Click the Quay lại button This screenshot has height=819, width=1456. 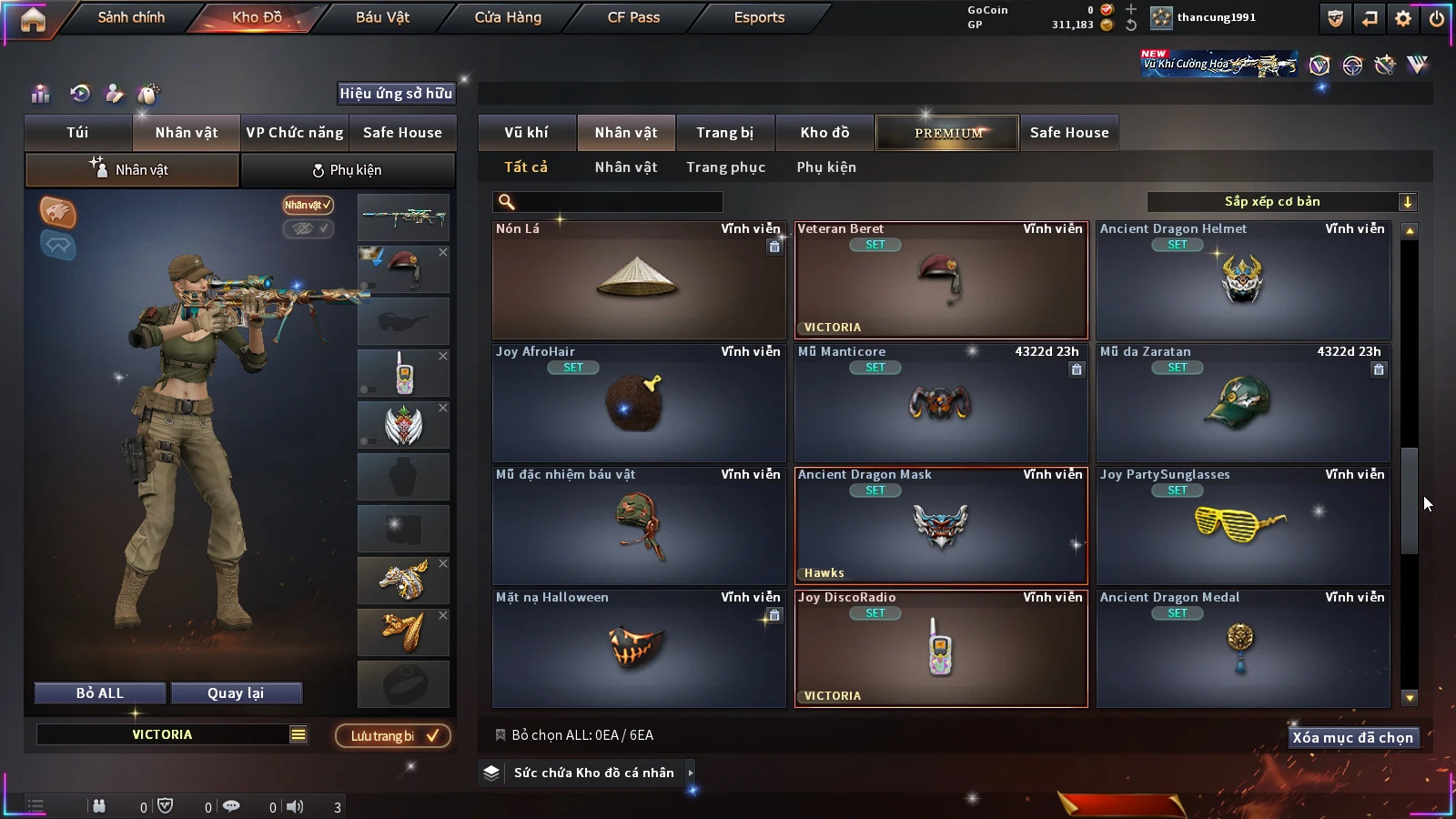click(236, 693)
